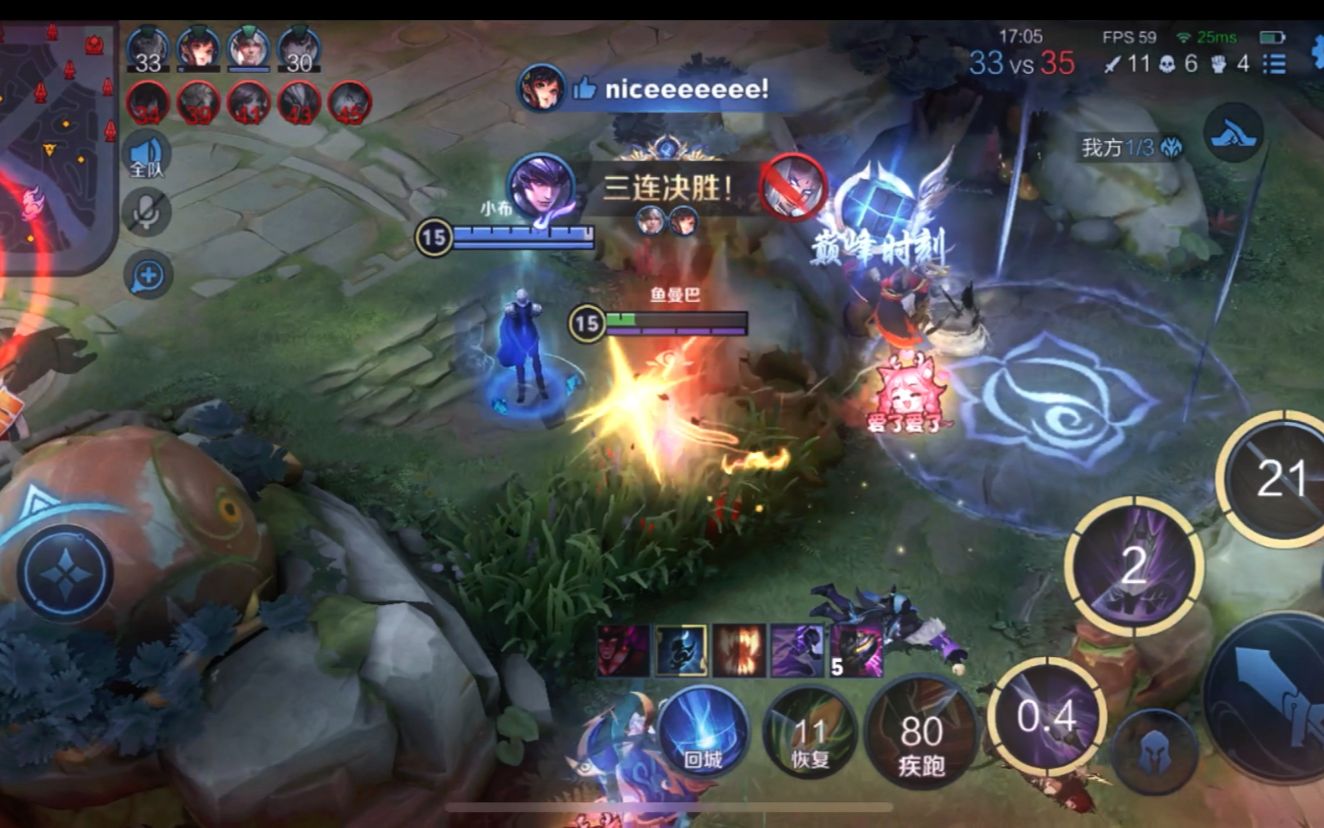1324x828 pixels.
Task: Open the scoreboard list icon
Action: pos(1274,64)
